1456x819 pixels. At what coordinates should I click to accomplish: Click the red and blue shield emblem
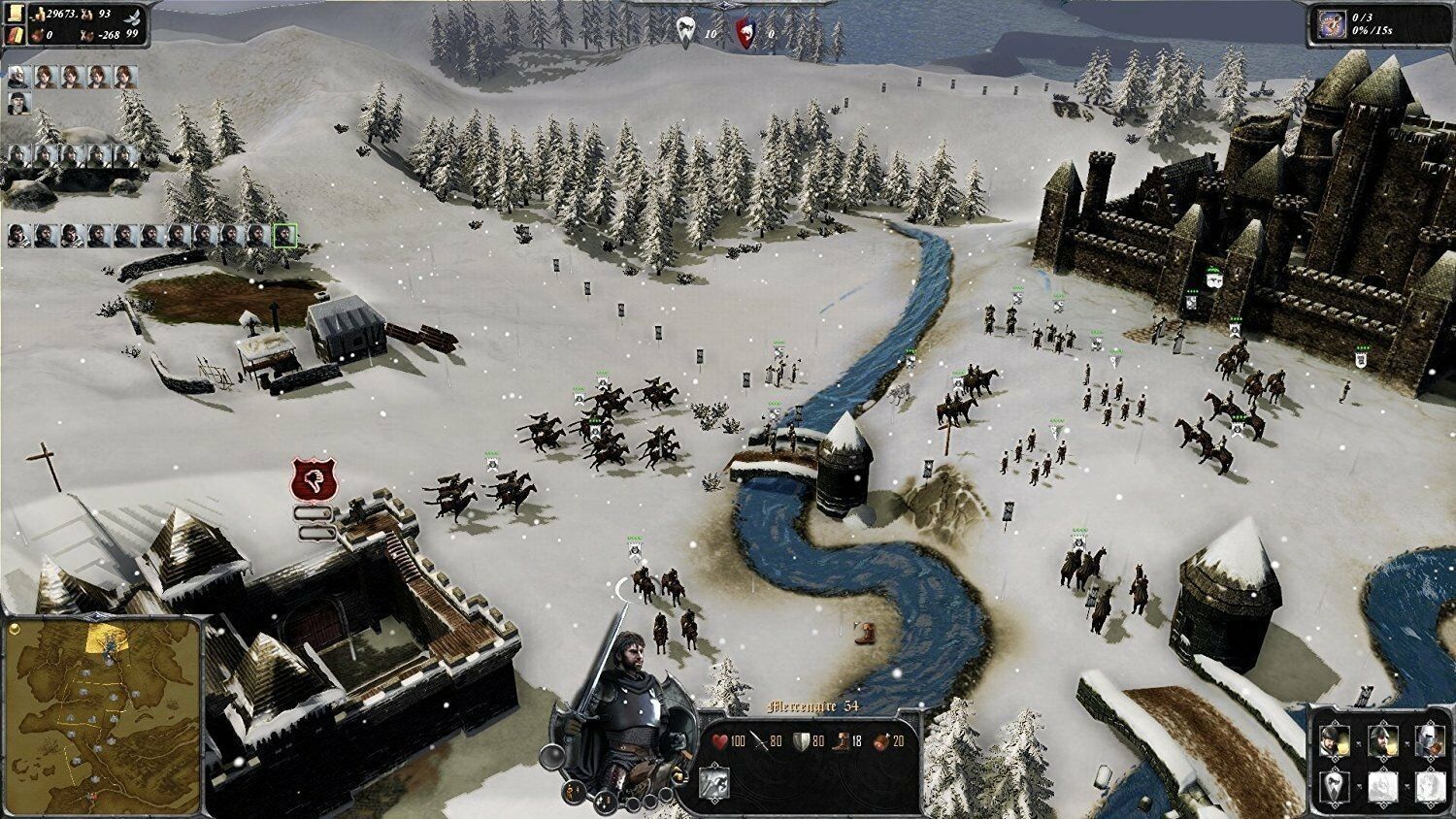[x=745, y=31]
